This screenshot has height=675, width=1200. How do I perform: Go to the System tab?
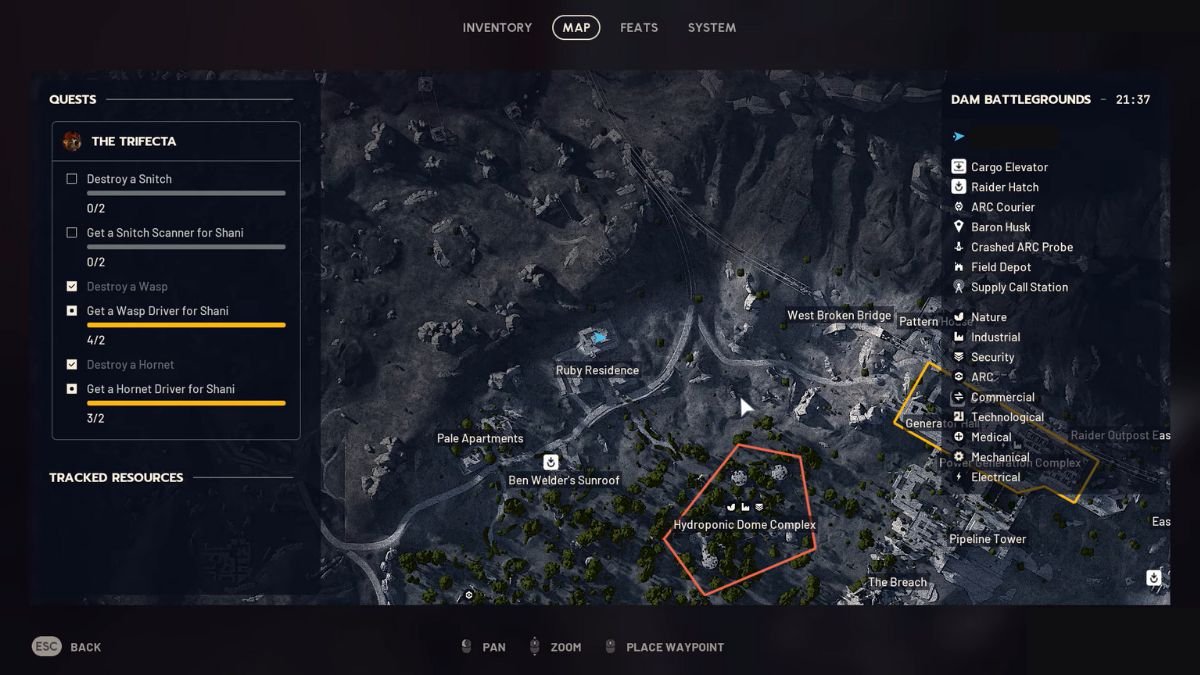click(711, 28)
